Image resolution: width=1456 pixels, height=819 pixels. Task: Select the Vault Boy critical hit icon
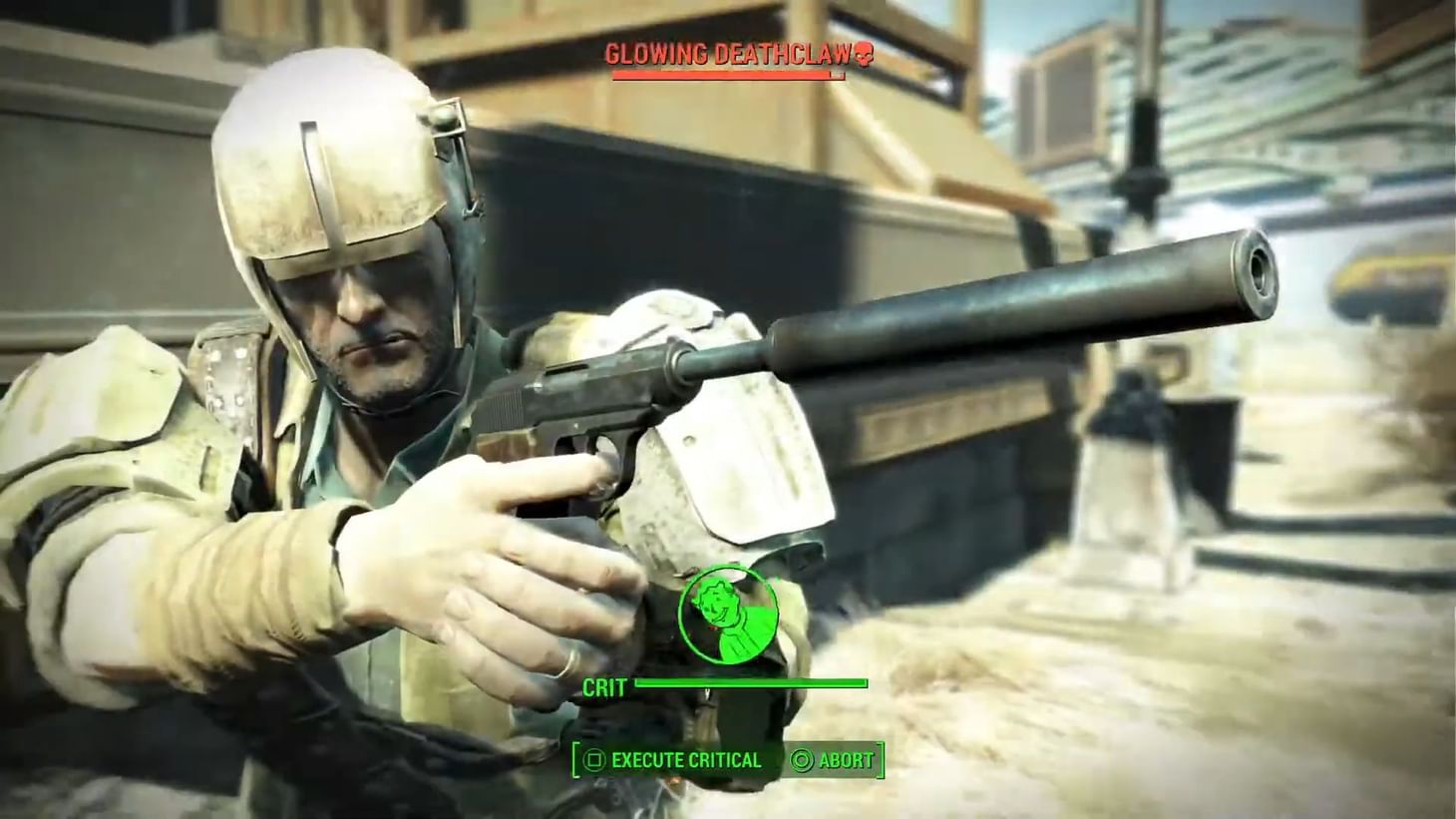coord(730,615)
